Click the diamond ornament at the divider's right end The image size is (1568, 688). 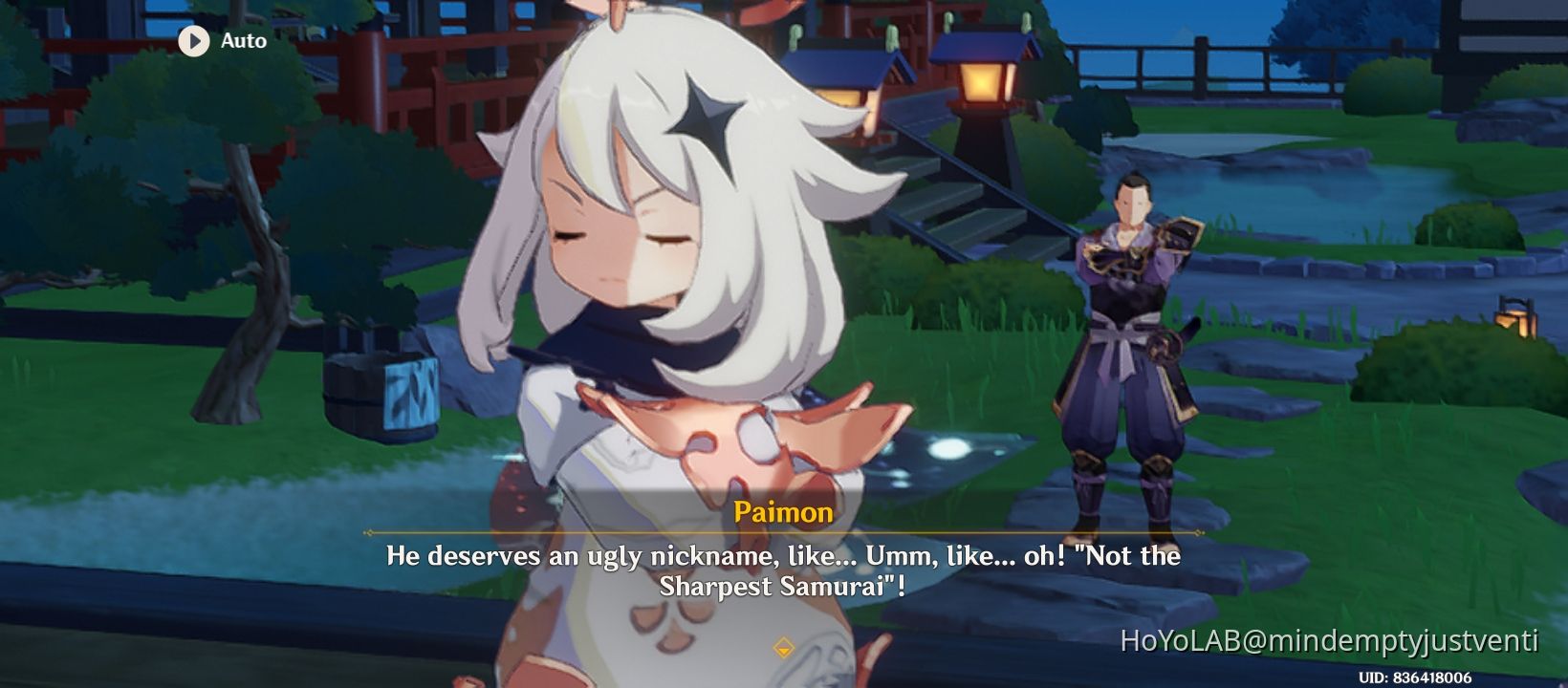1197,534
